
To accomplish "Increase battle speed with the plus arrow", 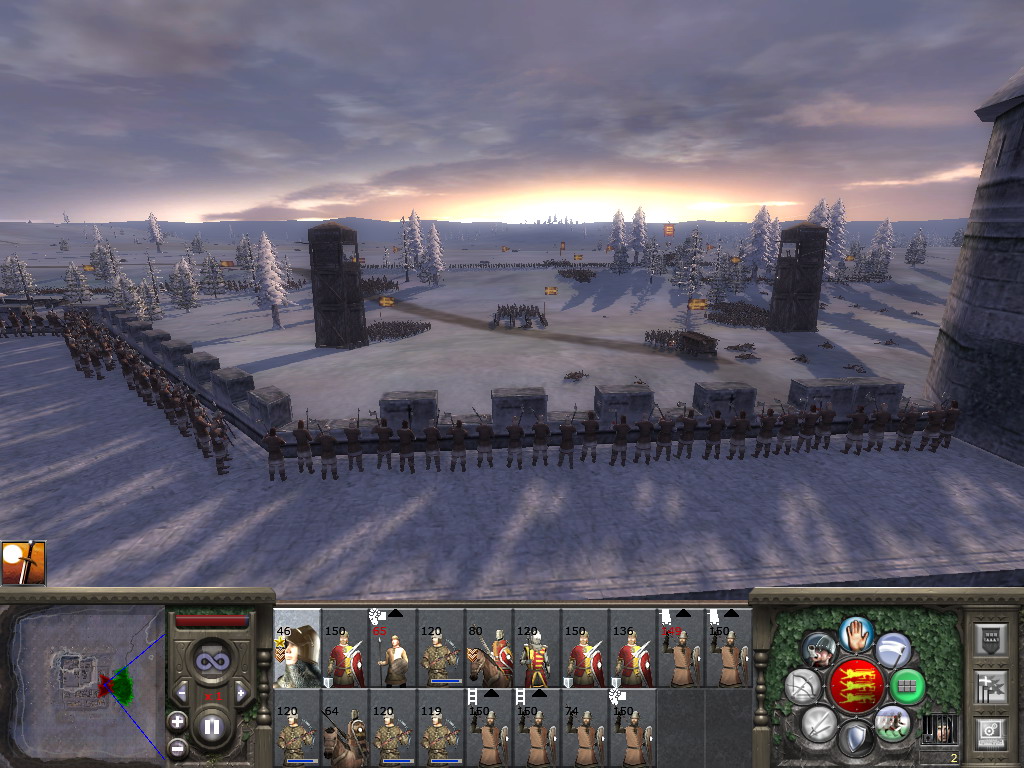I will (x=241, y=692).
